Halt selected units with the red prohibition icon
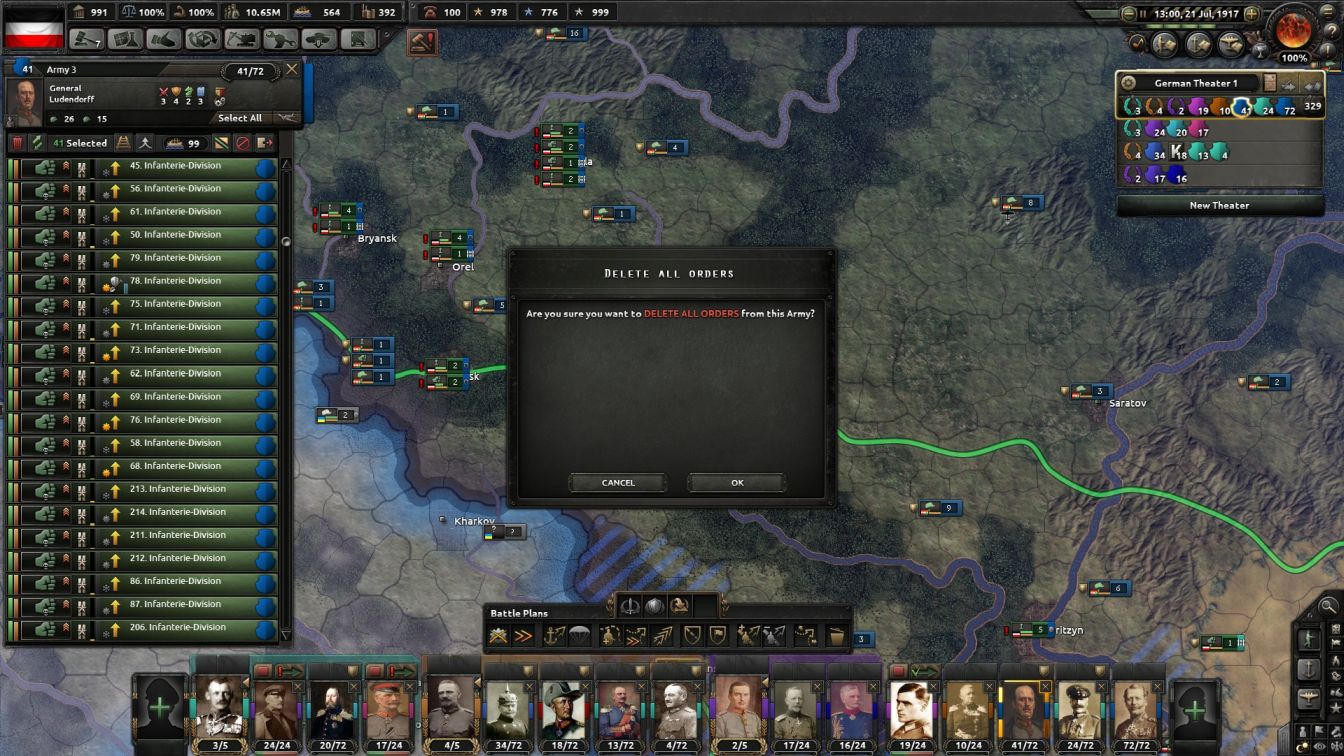 [x=244, y=143]
